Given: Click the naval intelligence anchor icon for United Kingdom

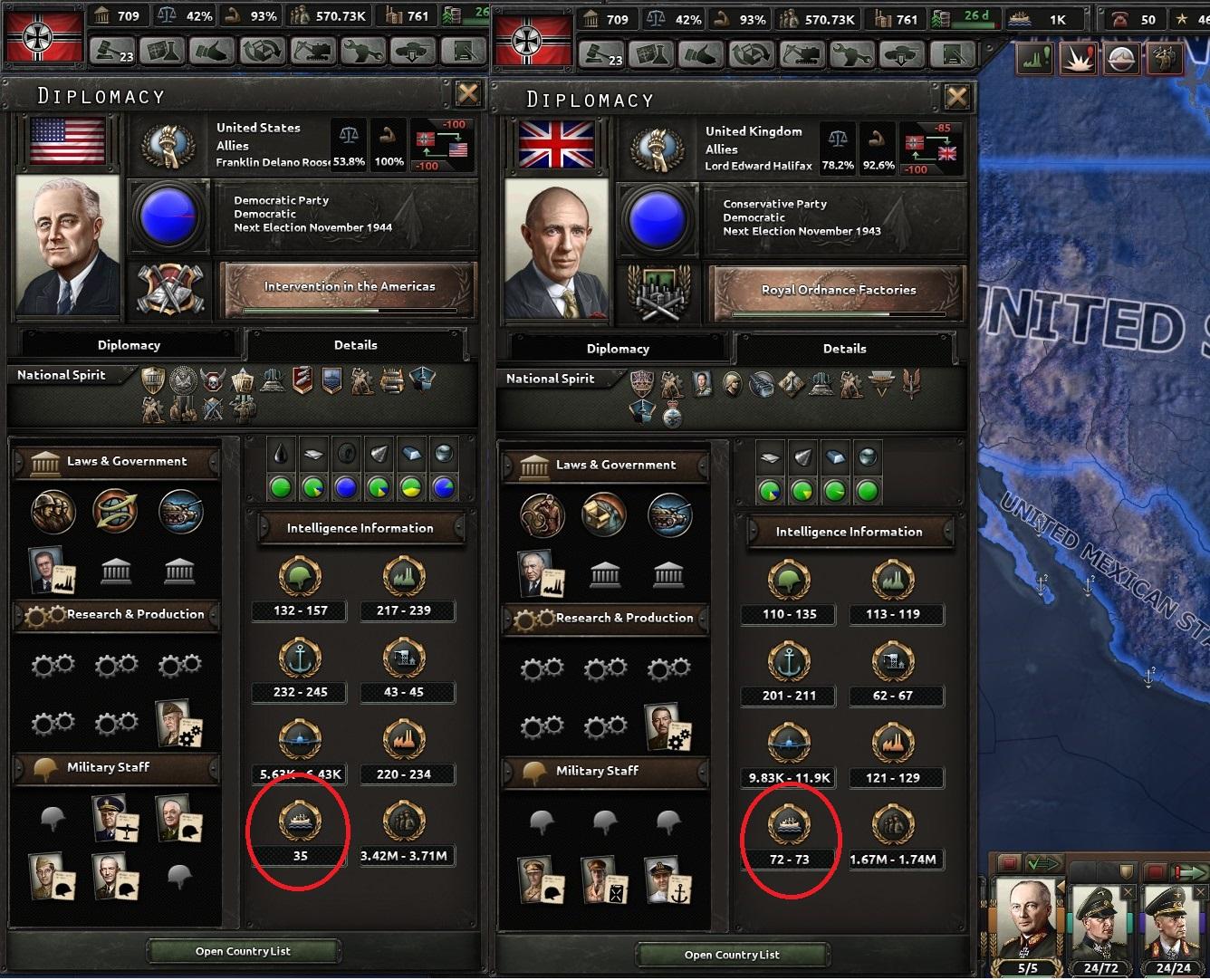Looking at the screenshot, I should tap(788, 659).
